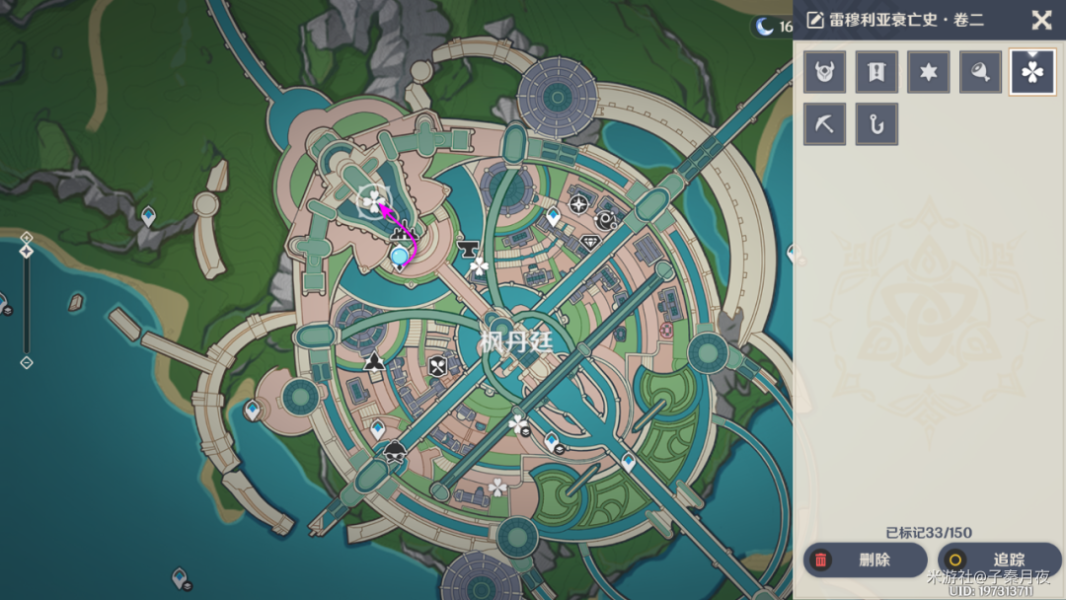The height and width of the screenshot is (600, 1066).
Task: Choose the meat drumstick marker icon
Action: (x=981, y=72)
